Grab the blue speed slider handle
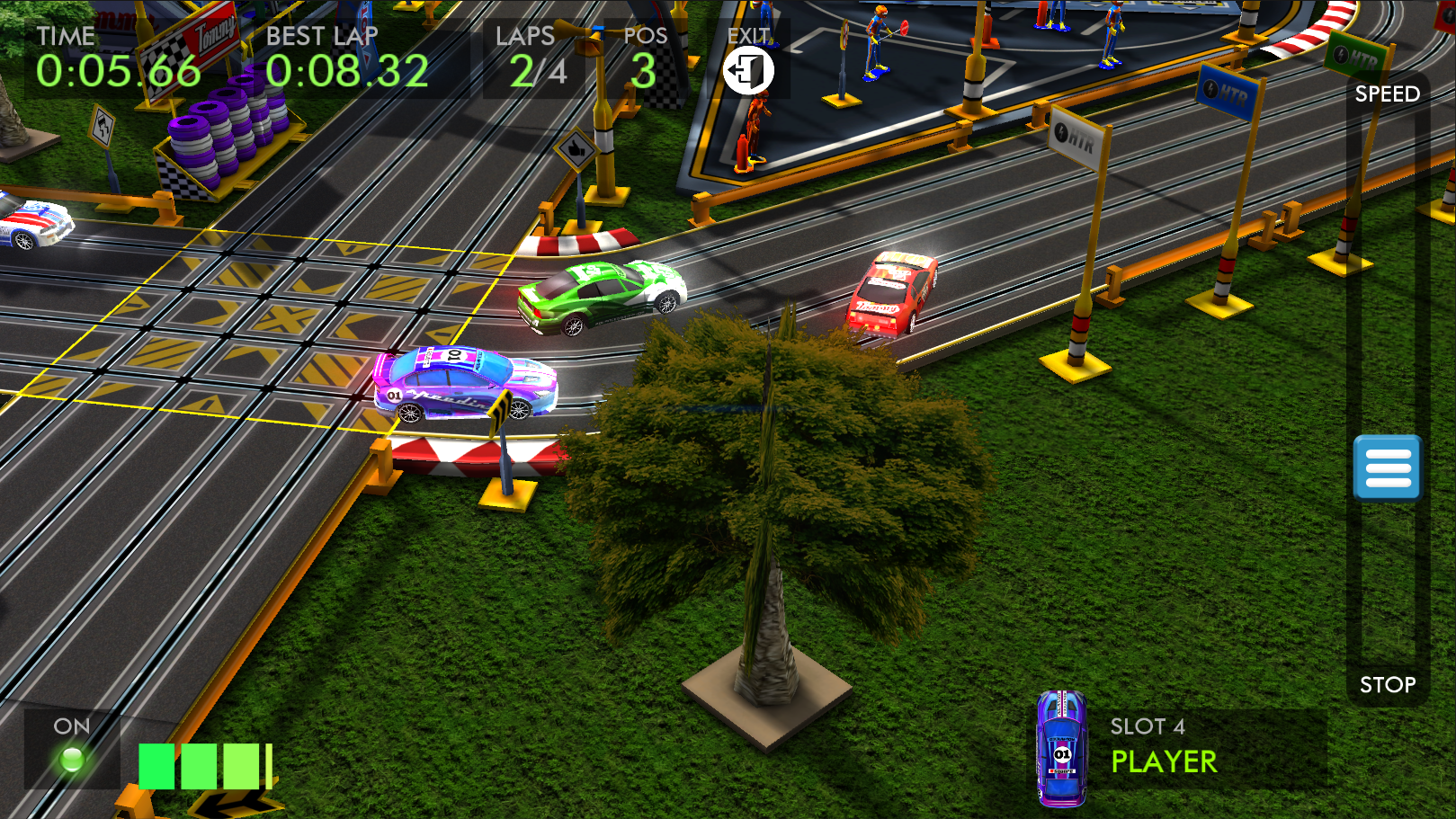The height and width of the screenshot is (819, 1456). pos(1387,467)
